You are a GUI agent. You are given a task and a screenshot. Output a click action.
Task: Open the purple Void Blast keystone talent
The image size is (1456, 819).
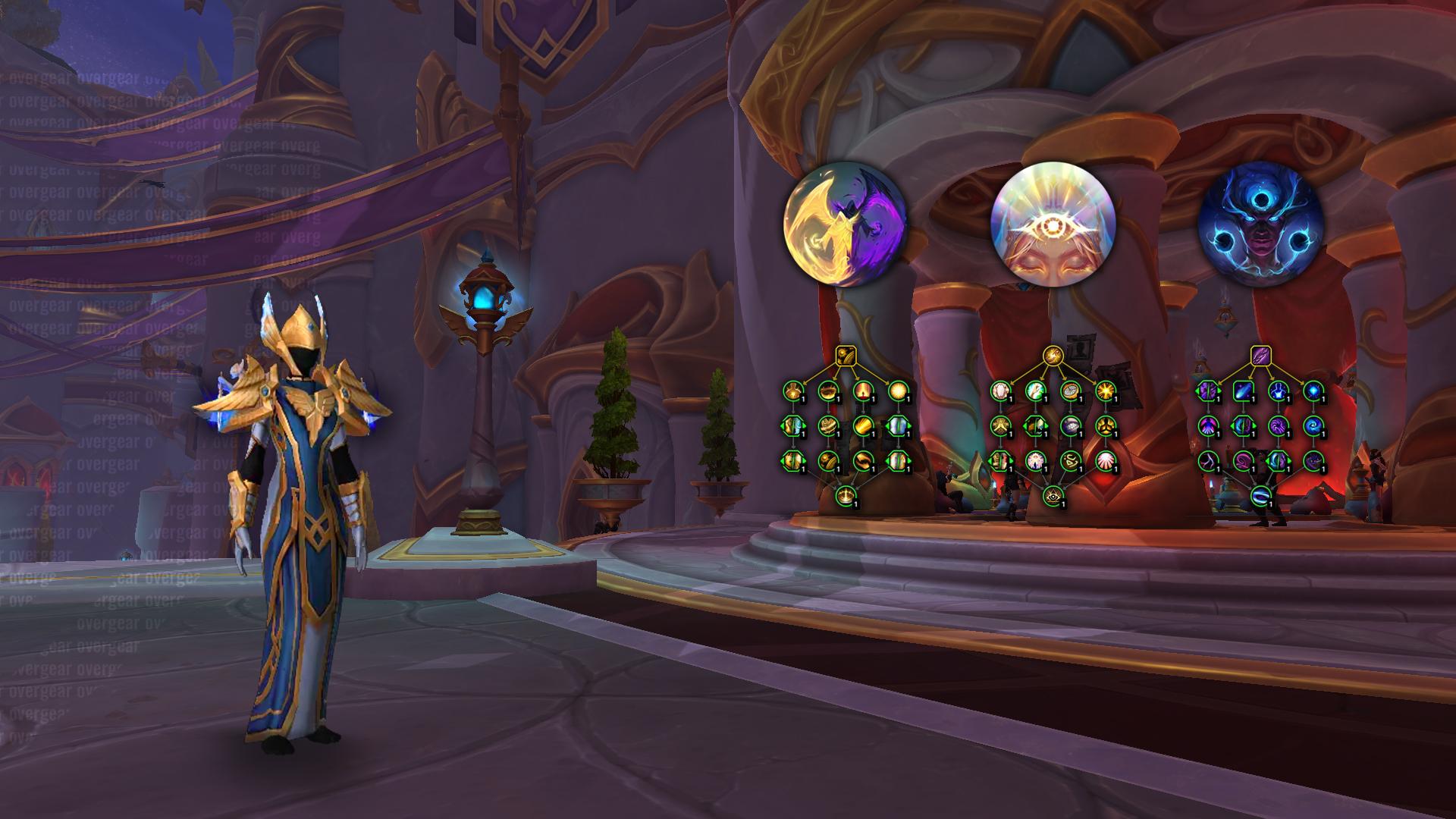point(1260,355)
